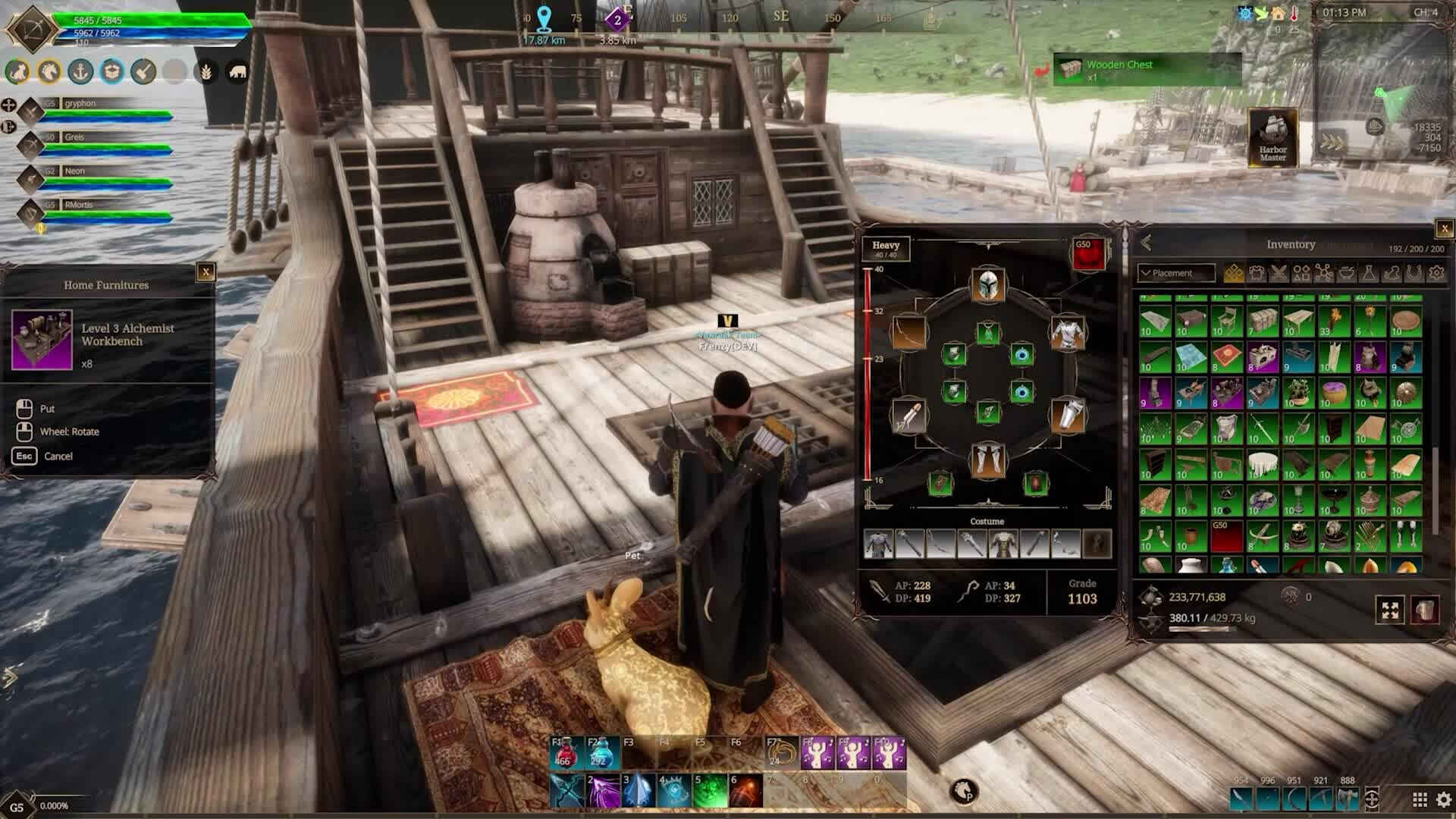
Task: Activate the green skill in slot 5
Action: coord(710,791)
